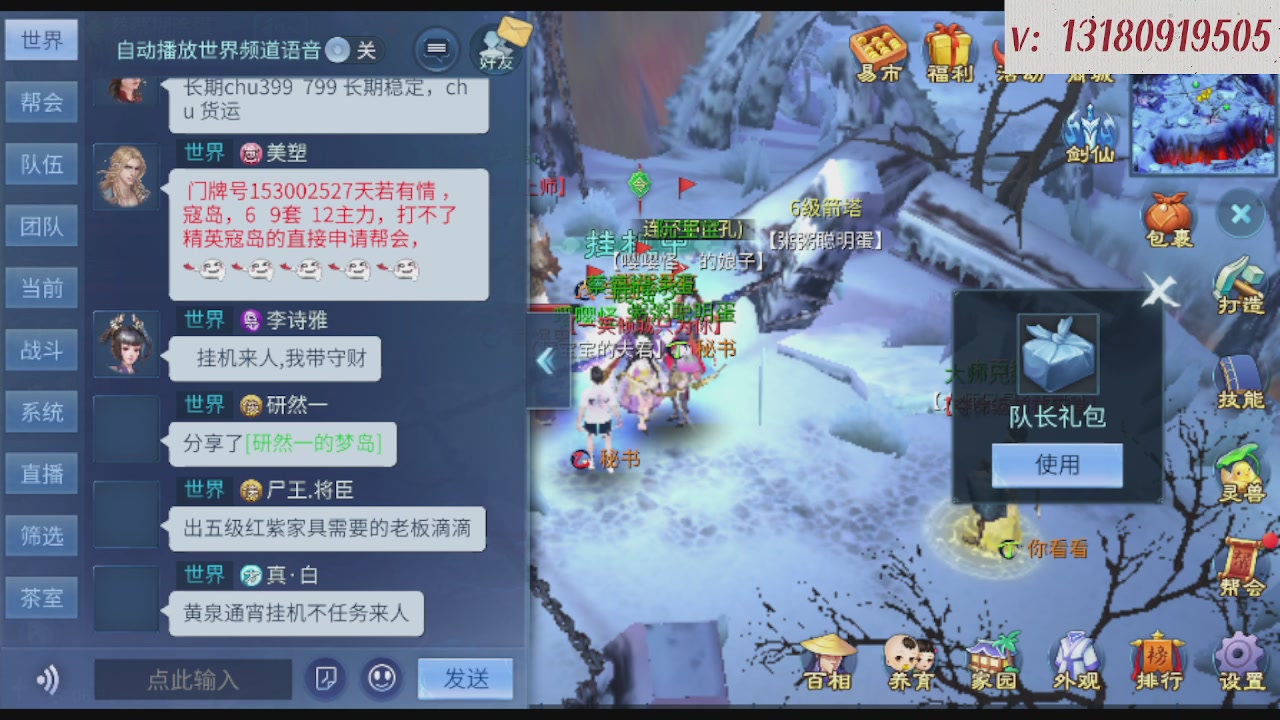Switch to the 帮会 chat tab
Image resolution: width=1280 pixels, height=720 pixels.
pyautogui.click(x=41, y=101)
